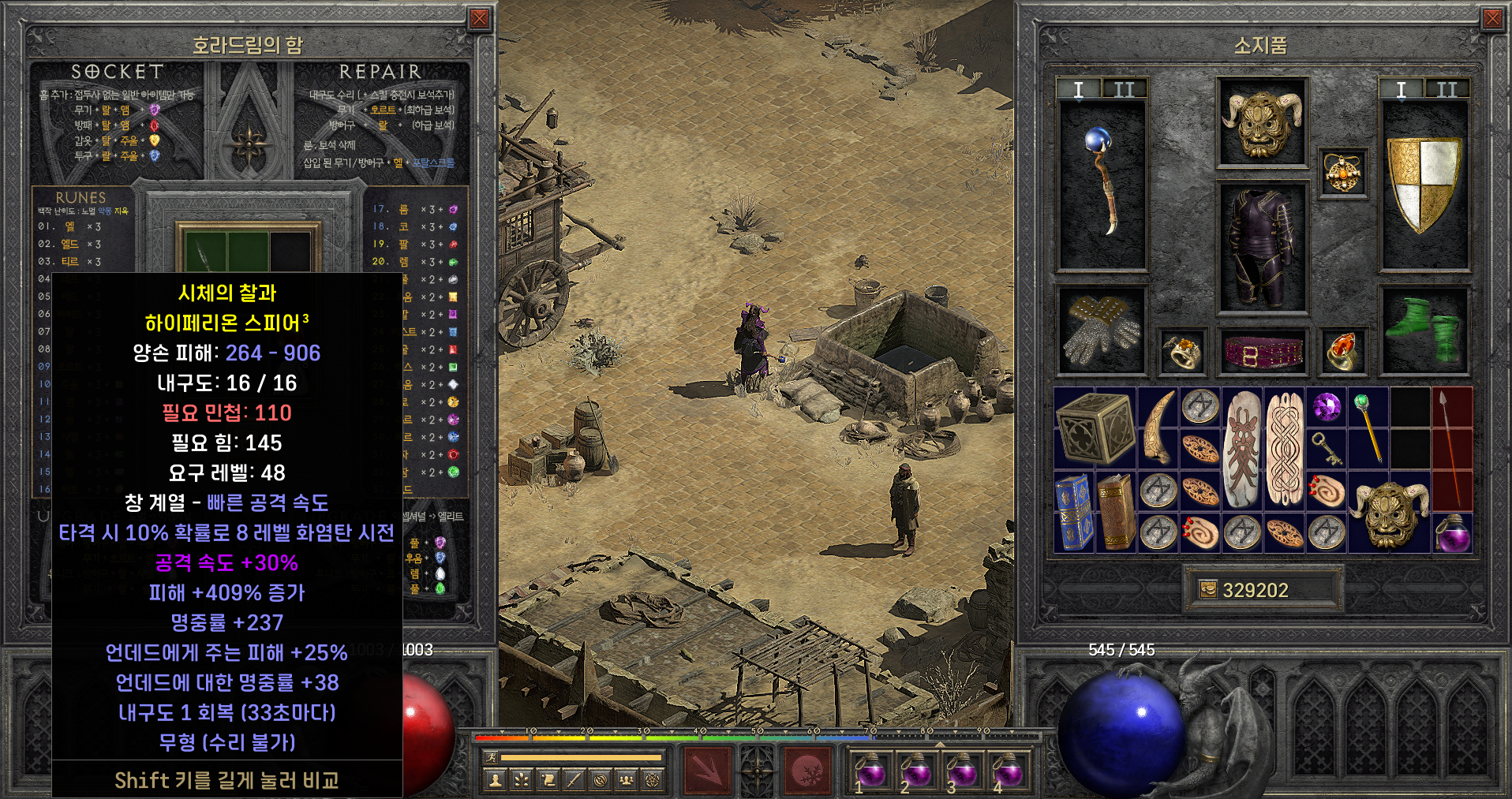Select the equipped purple belt
The height and width of the screenshot is (799, 1512).
coord(1262,351)
